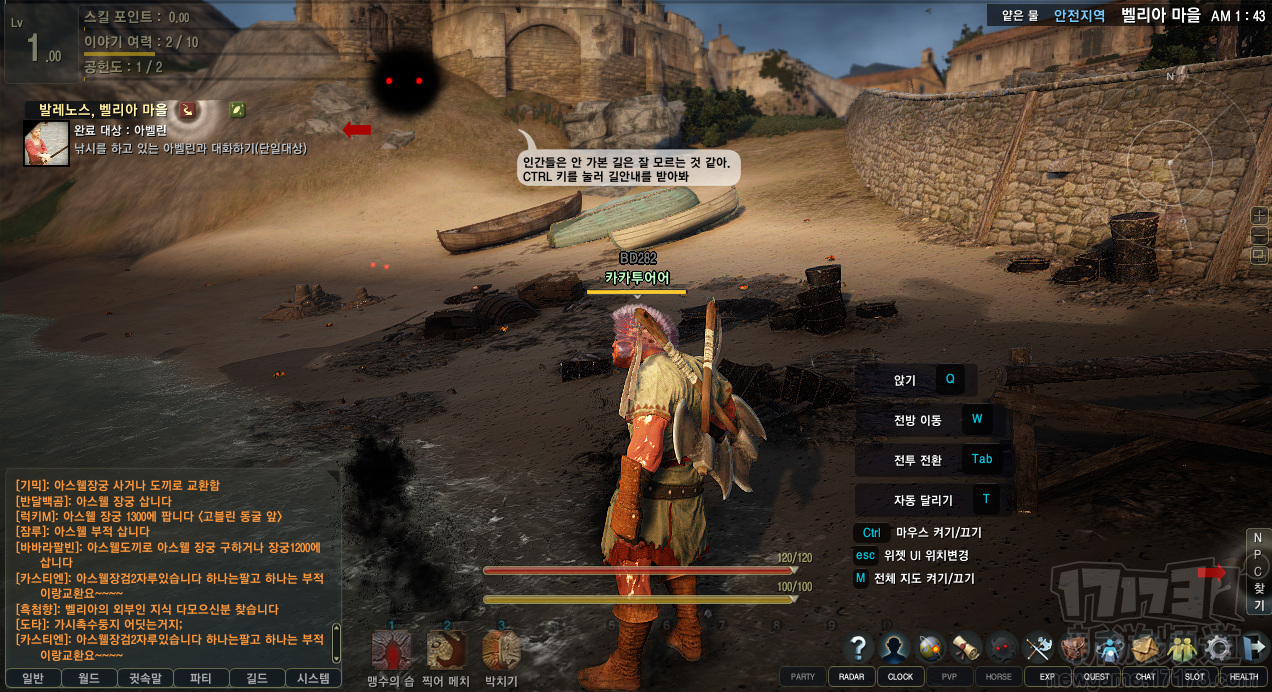Viewport: 1272px width, 692px height.
Task: Use the 찍어 메치 skill
Action: pos(446,651)
